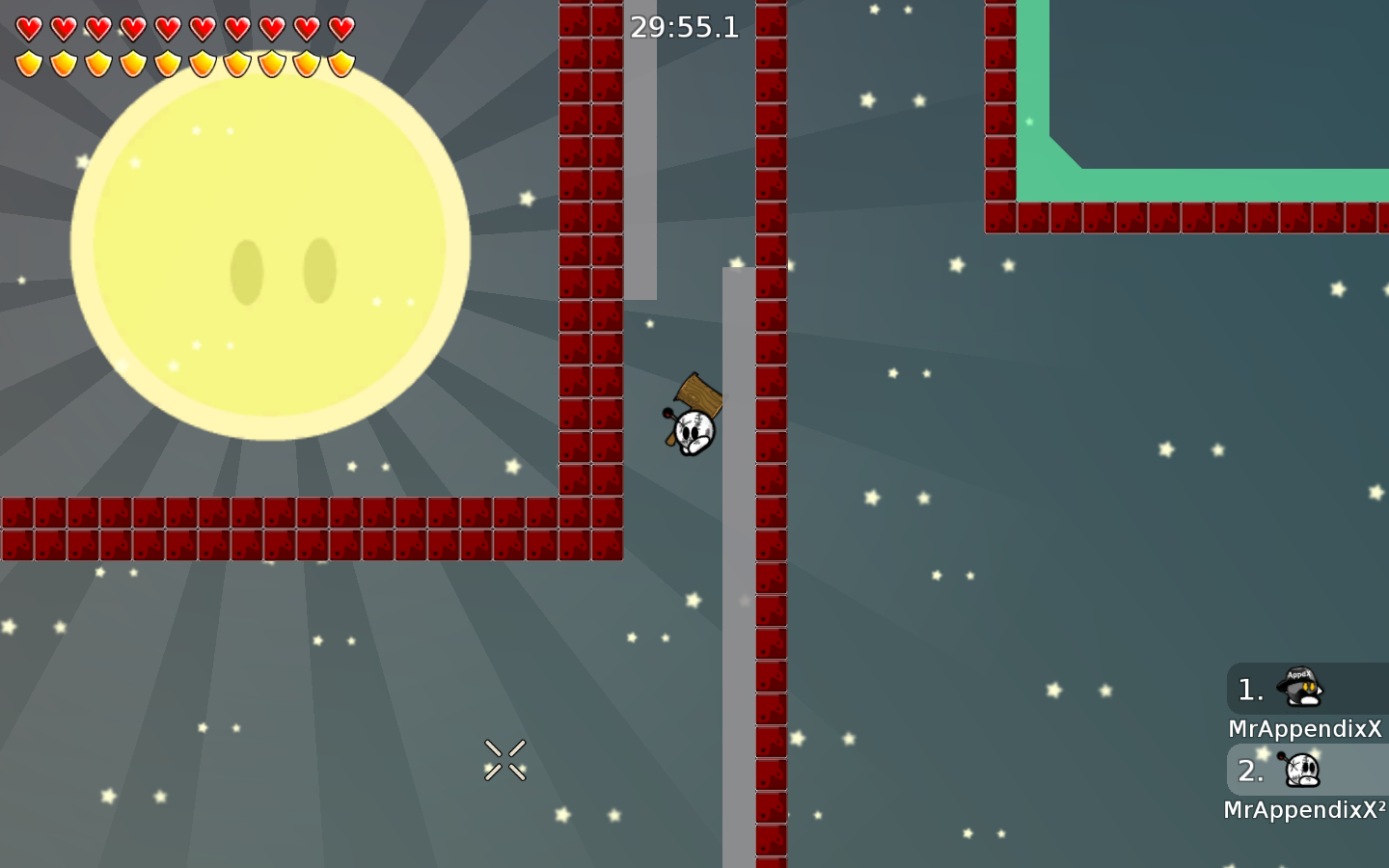Open the first-place entry labeled MrAppendixX
The image size is (1389, 868).
1304,728
